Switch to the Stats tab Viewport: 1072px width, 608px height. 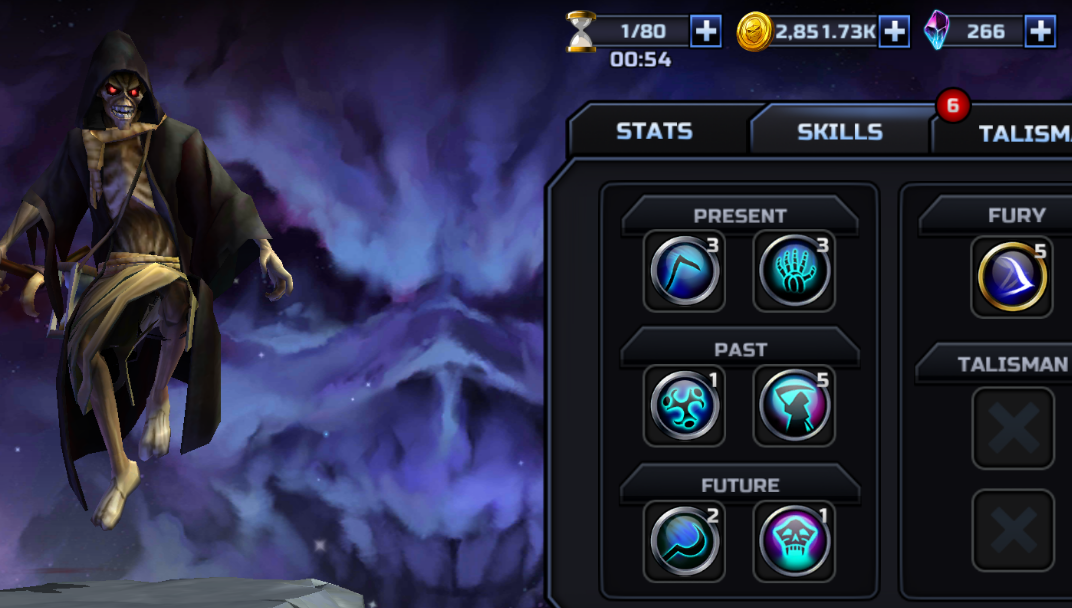pyautogui.click(x=654, y=131)
